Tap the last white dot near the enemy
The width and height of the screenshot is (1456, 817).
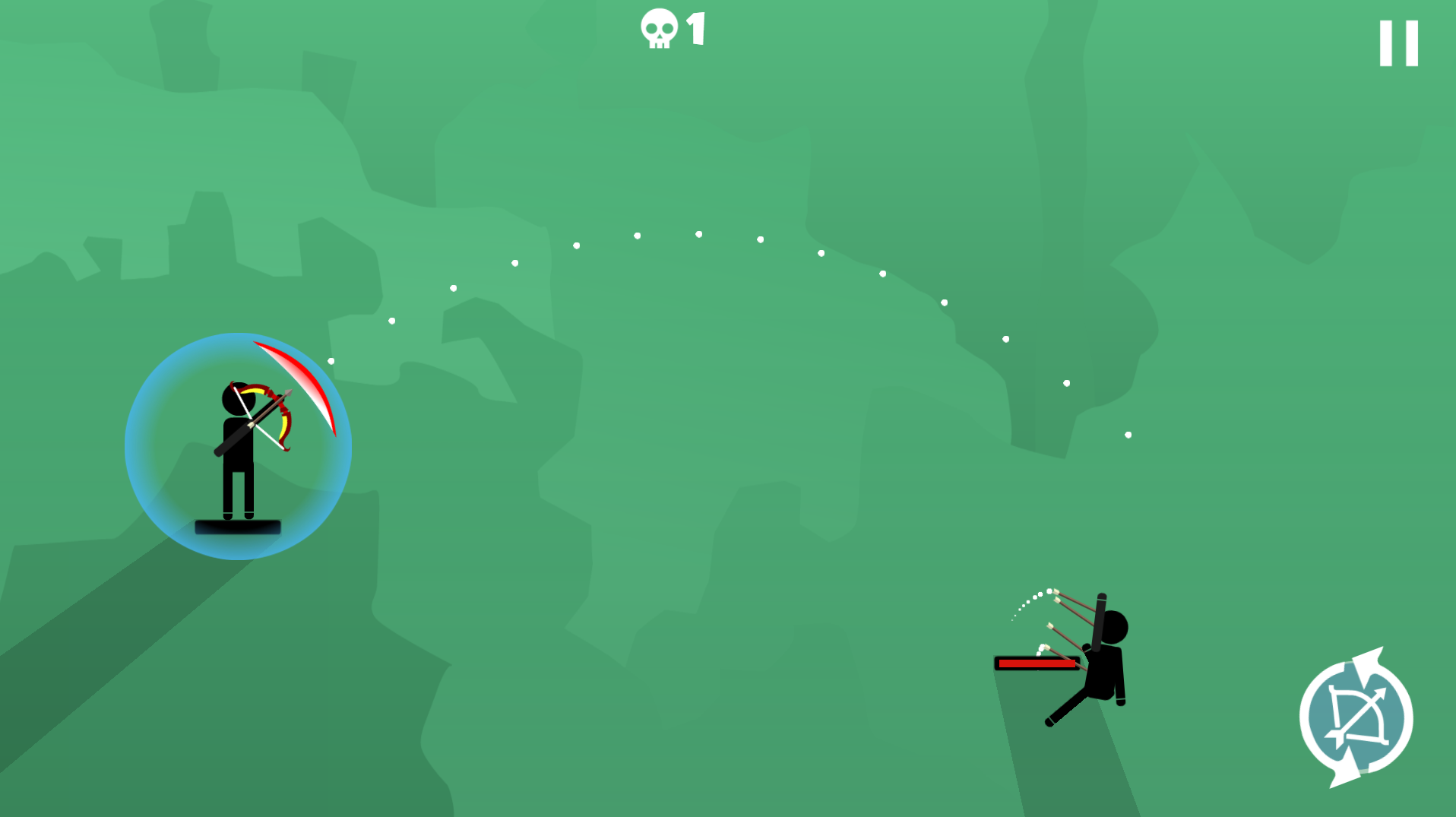[1128, 435]
